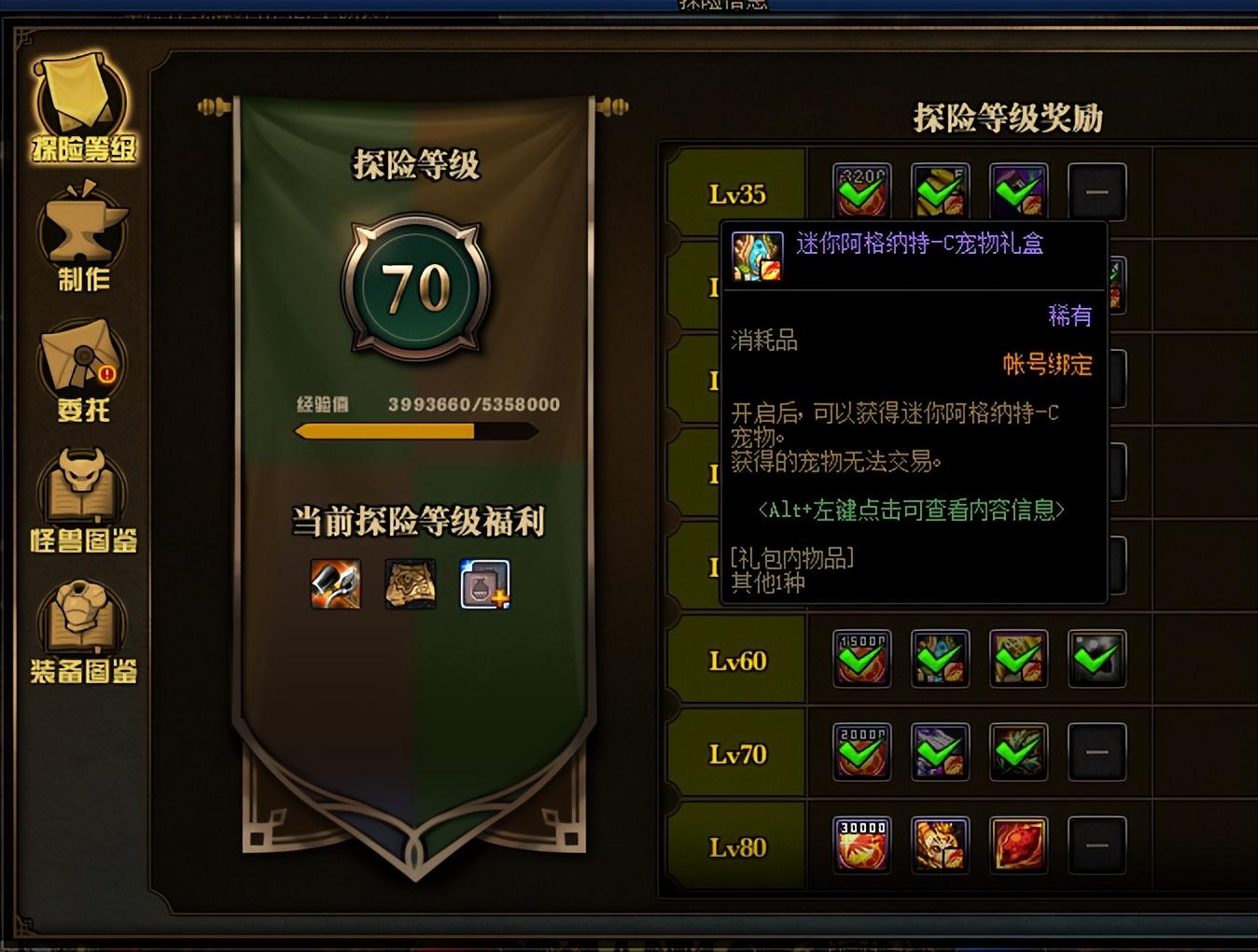The height and width of the screenshot is (952, 1258).
Task: Expand the collapsed slot in Lv35 row
Action: 1097,190
